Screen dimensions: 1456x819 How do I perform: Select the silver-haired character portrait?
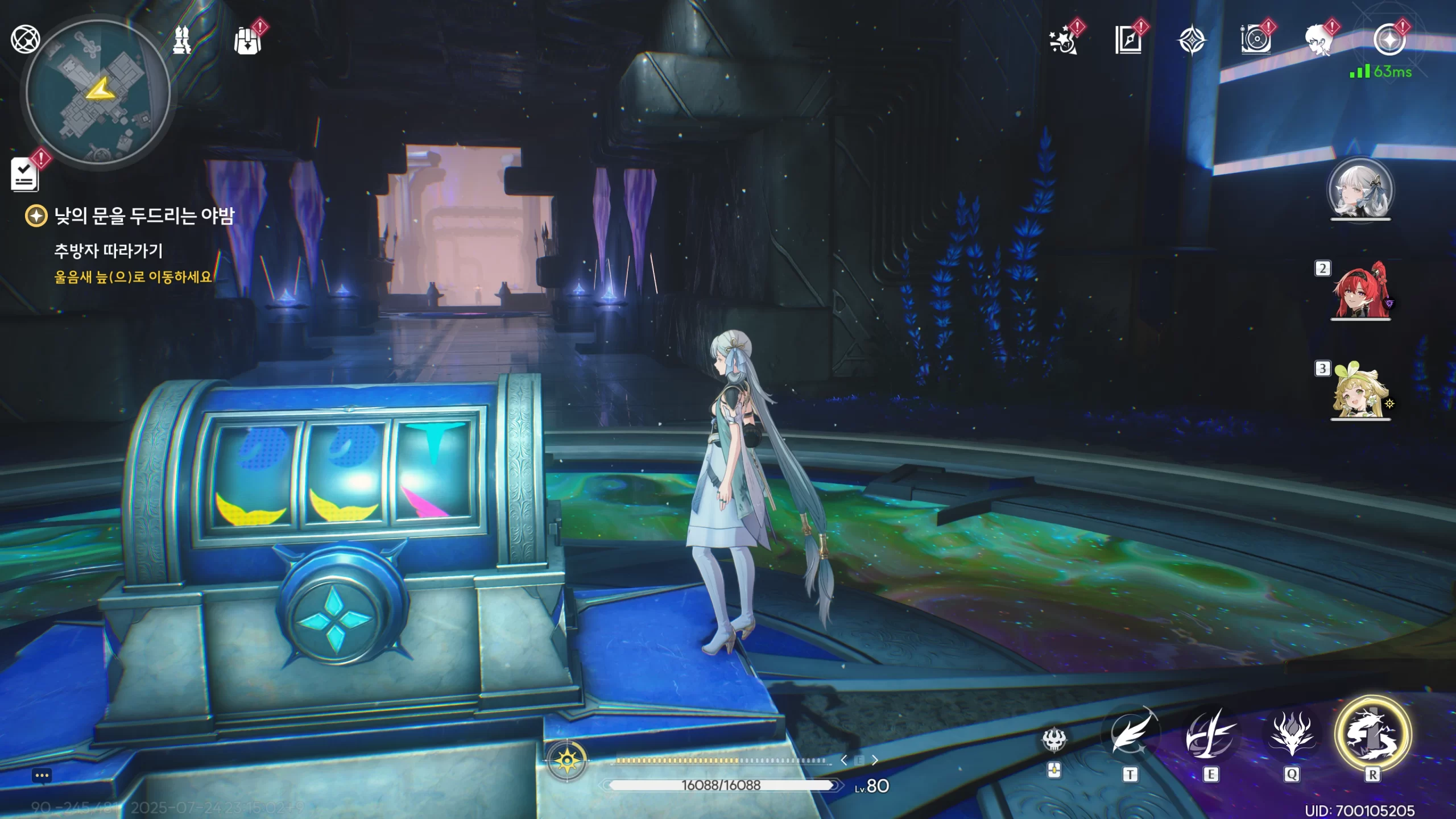point(1360,190)
